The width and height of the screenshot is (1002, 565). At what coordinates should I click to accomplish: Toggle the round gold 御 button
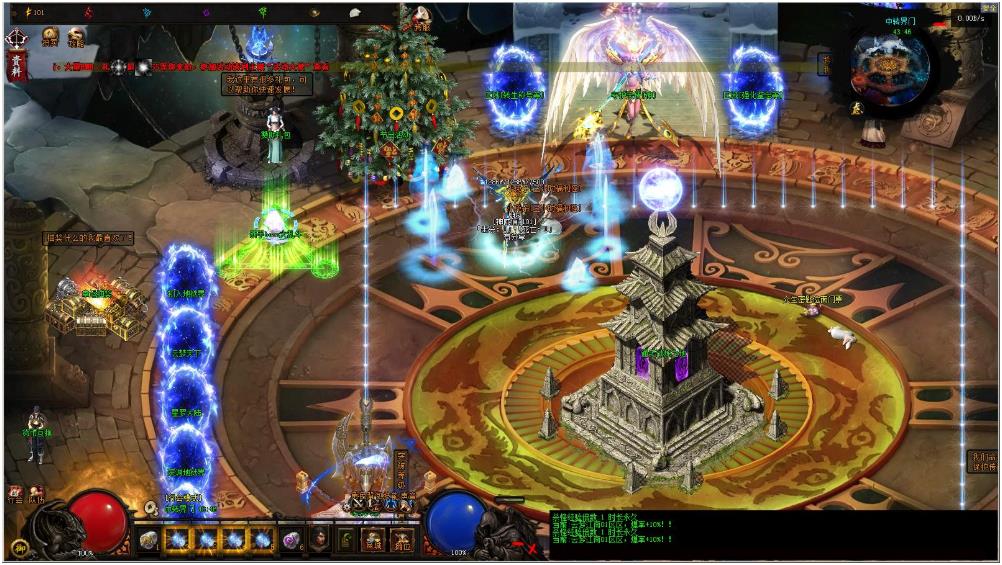point(18,547)
